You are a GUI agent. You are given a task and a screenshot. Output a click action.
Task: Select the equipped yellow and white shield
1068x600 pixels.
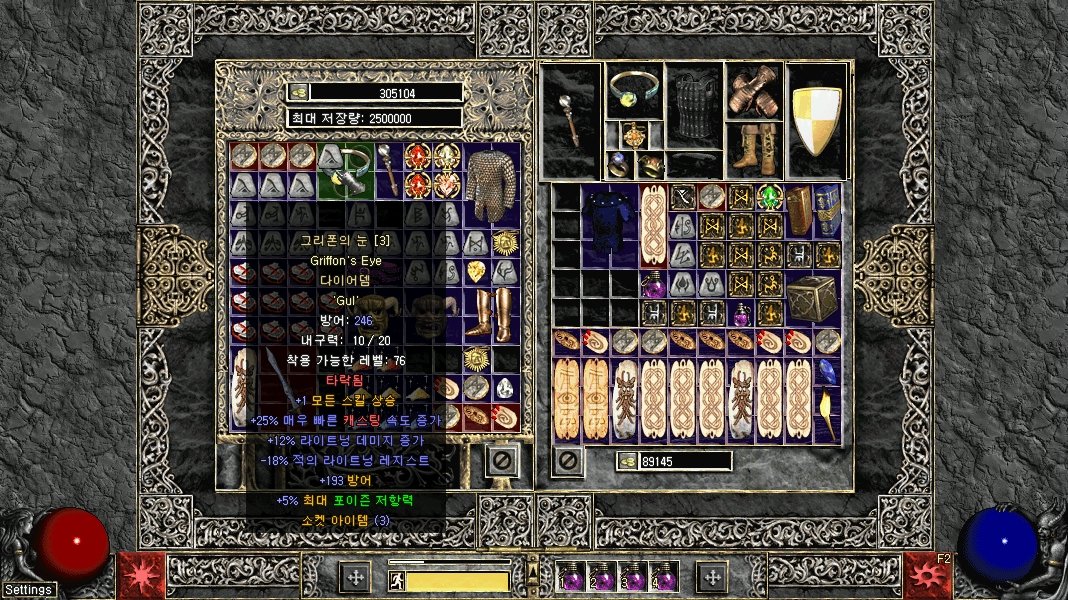click(816, 121)
